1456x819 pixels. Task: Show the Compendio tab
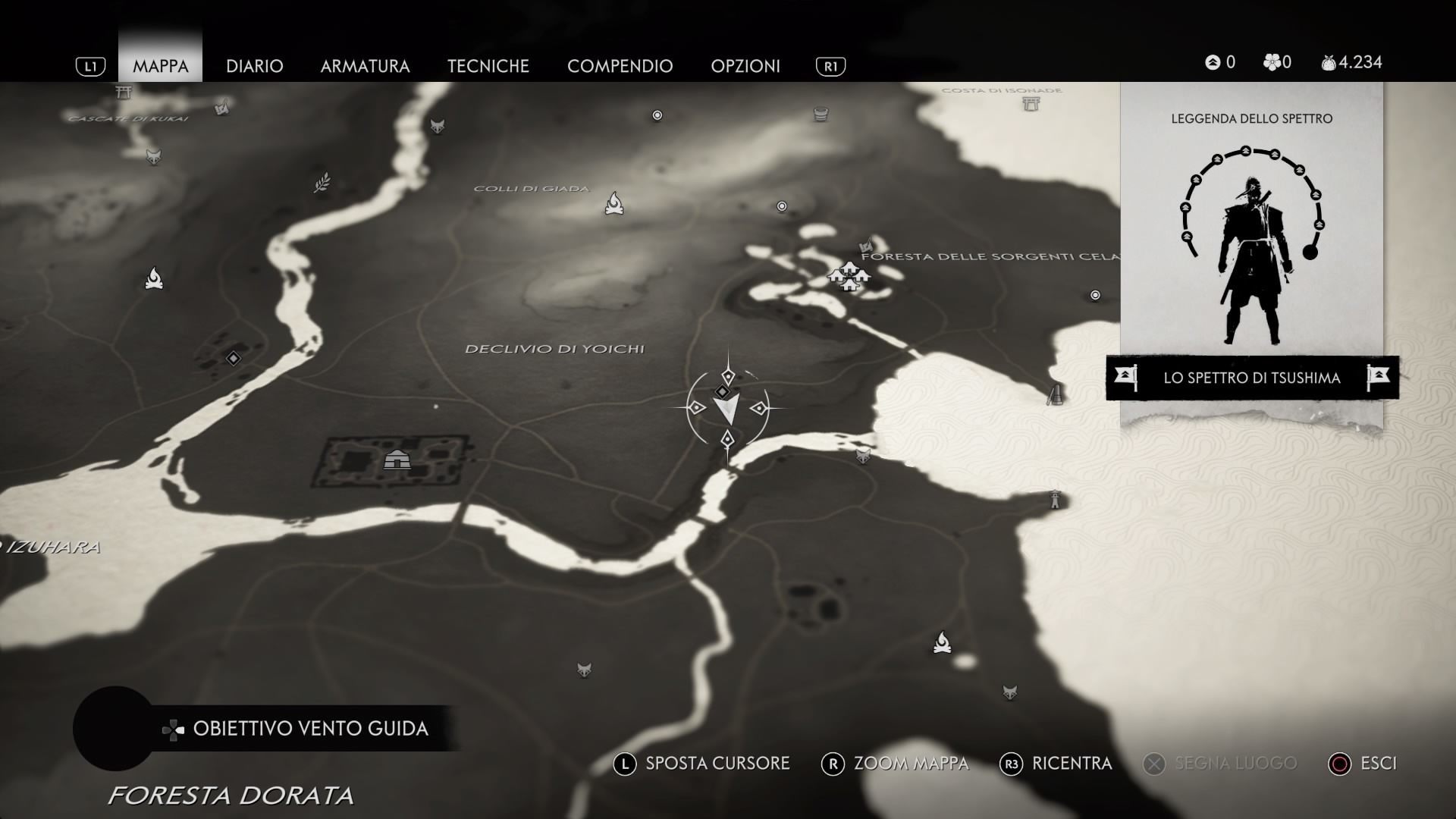point(620,66)
